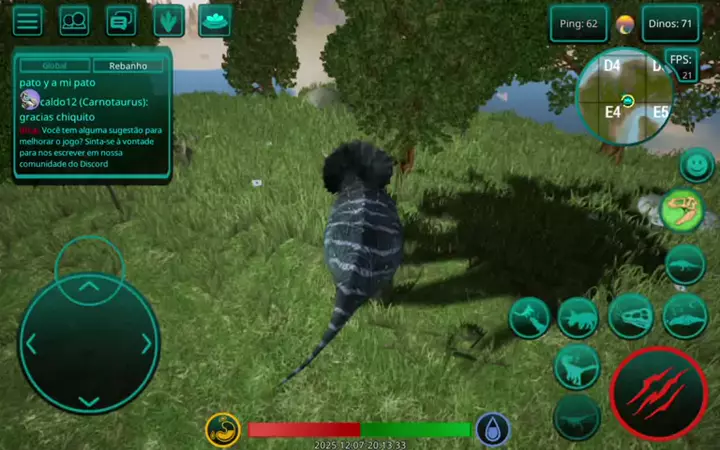The width and height of the screenshot is (720, 450).
Task: Open the players/friends list button
Action: [74, 20]
